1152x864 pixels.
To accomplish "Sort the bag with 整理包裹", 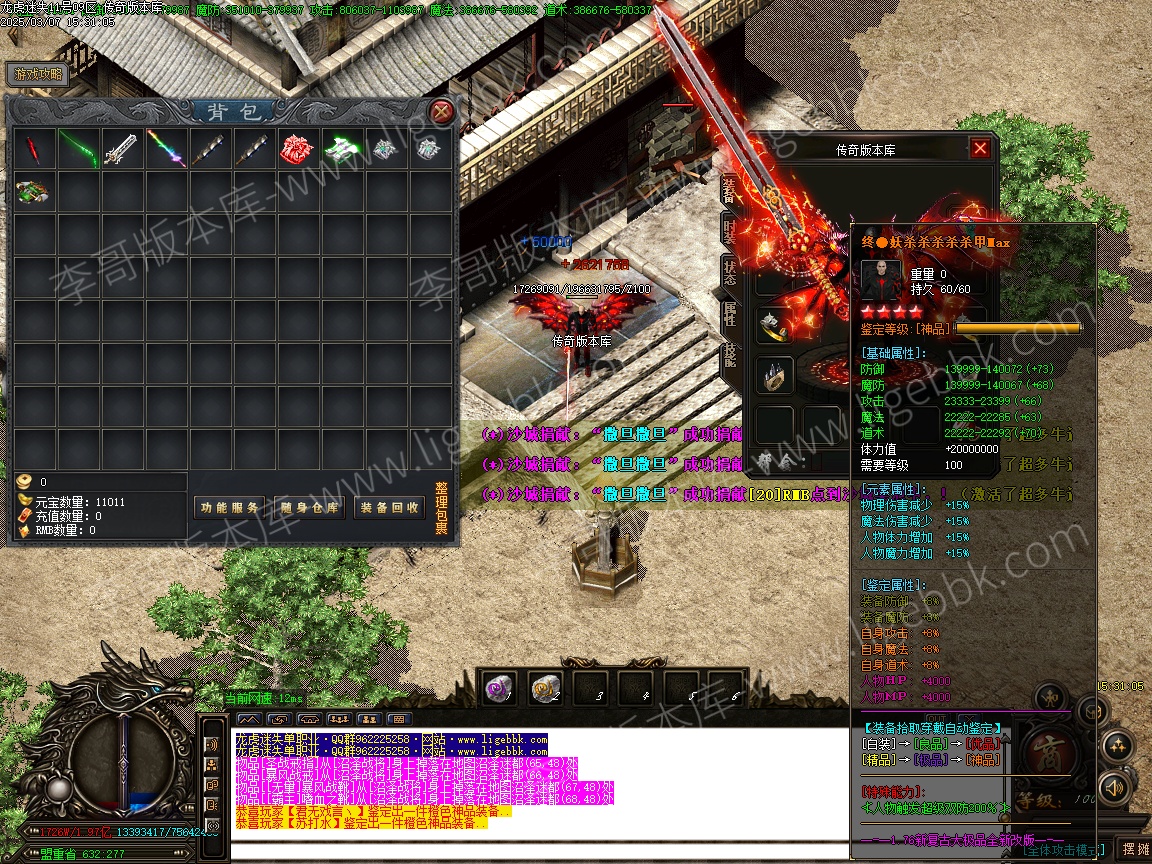I will [x=441, y=508].
